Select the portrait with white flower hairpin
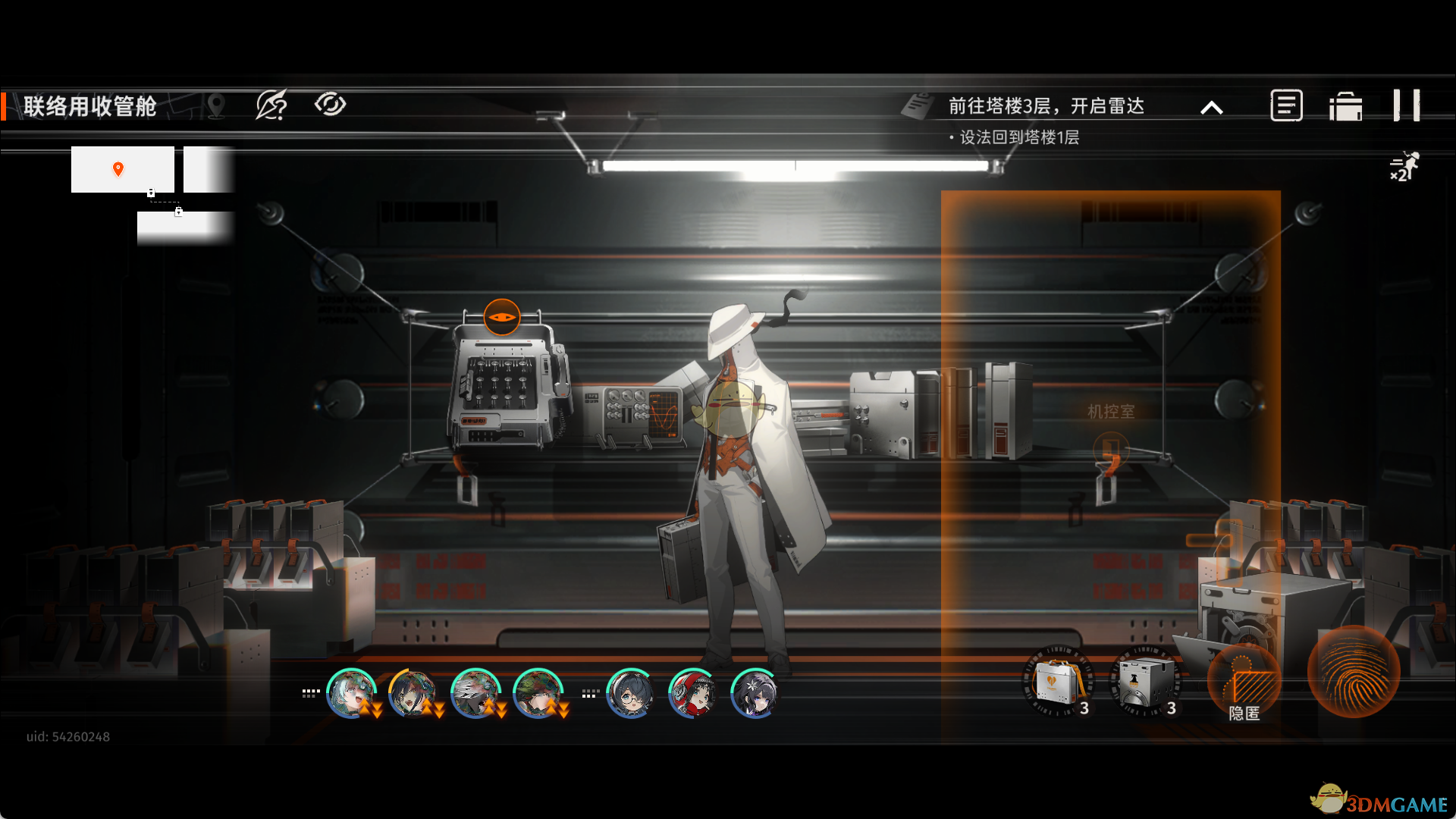The width and height of the screenshot is (1456, 819). [754, 693]
